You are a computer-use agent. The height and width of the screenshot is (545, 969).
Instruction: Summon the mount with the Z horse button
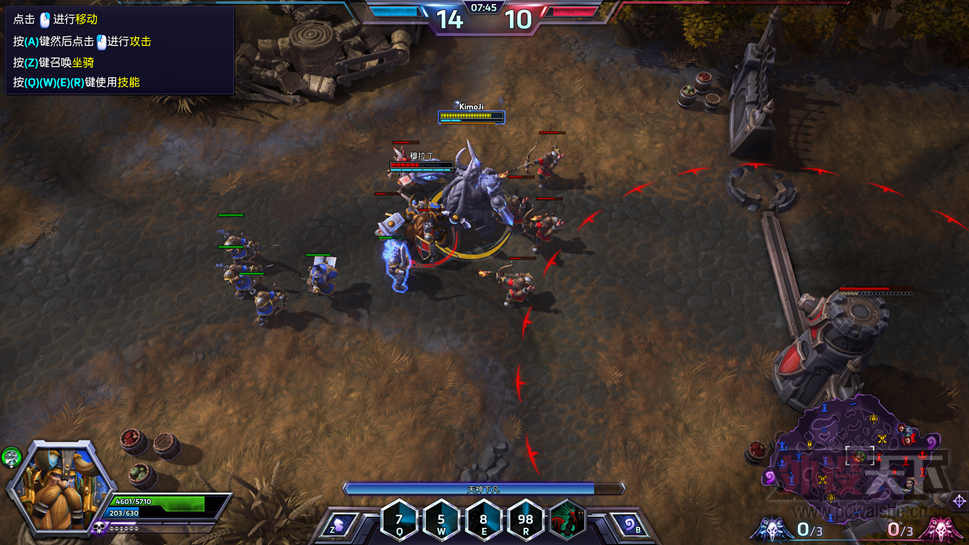[340, 524]
